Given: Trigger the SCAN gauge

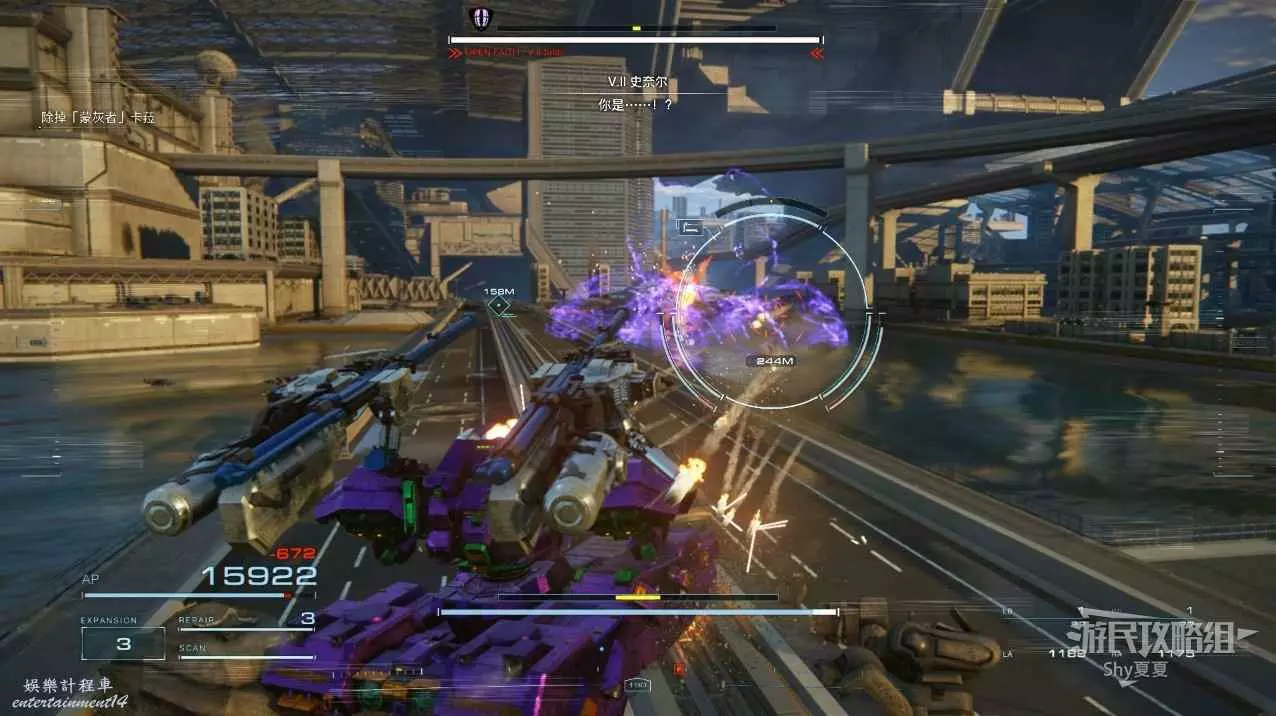Looking at the screenshot, I should [x=245, y=652].
